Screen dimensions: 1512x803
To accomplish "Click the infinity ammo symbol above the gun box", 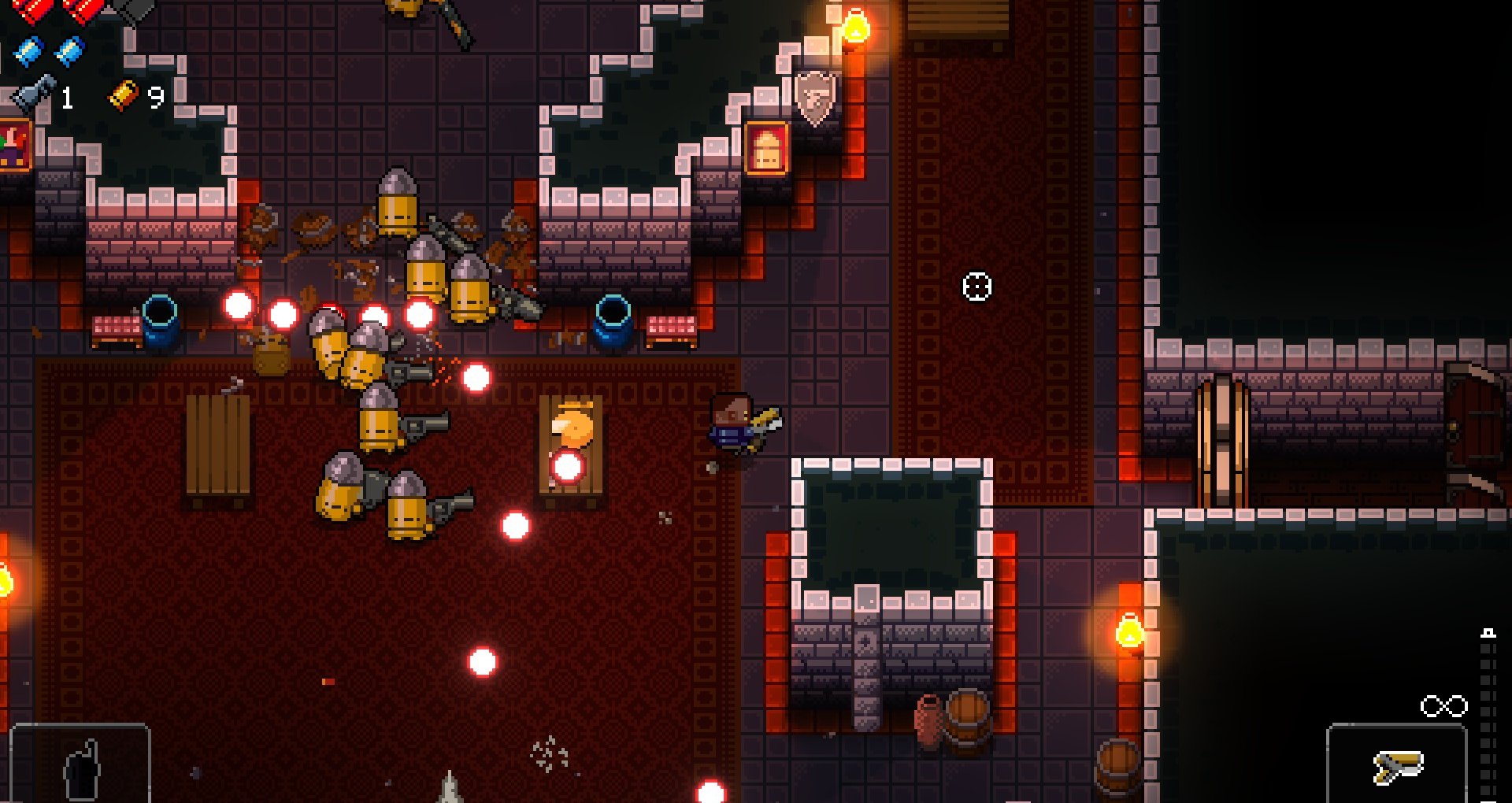I will pyautogui.click(x=1443, y=705).
